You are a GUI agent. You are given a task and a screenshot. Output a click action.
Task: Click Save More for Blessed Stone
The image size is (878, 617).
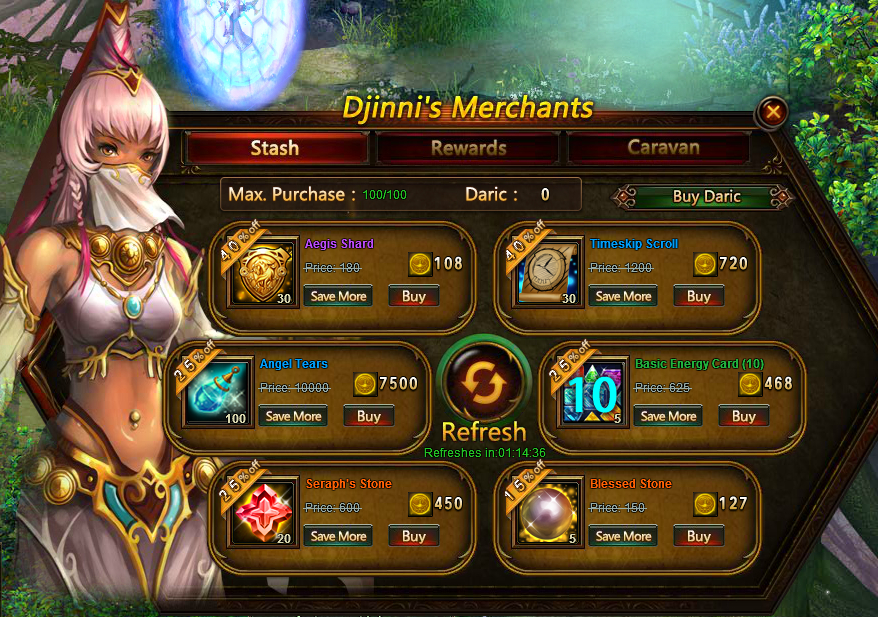point(623,536)
